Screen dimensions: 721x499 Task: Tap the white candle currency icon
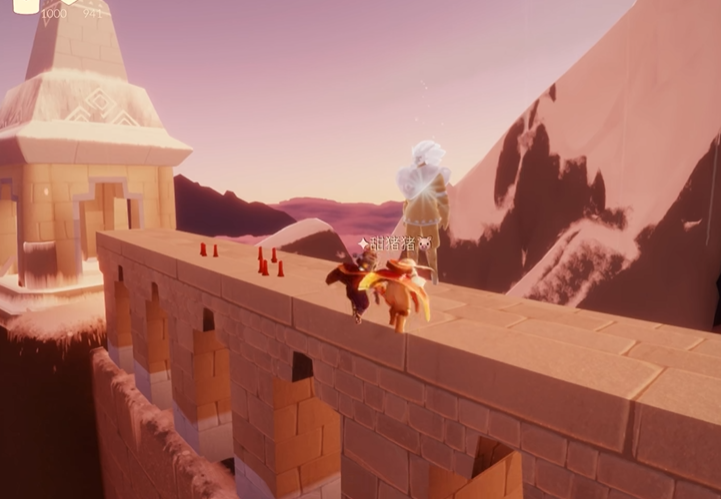pos(27,5)
